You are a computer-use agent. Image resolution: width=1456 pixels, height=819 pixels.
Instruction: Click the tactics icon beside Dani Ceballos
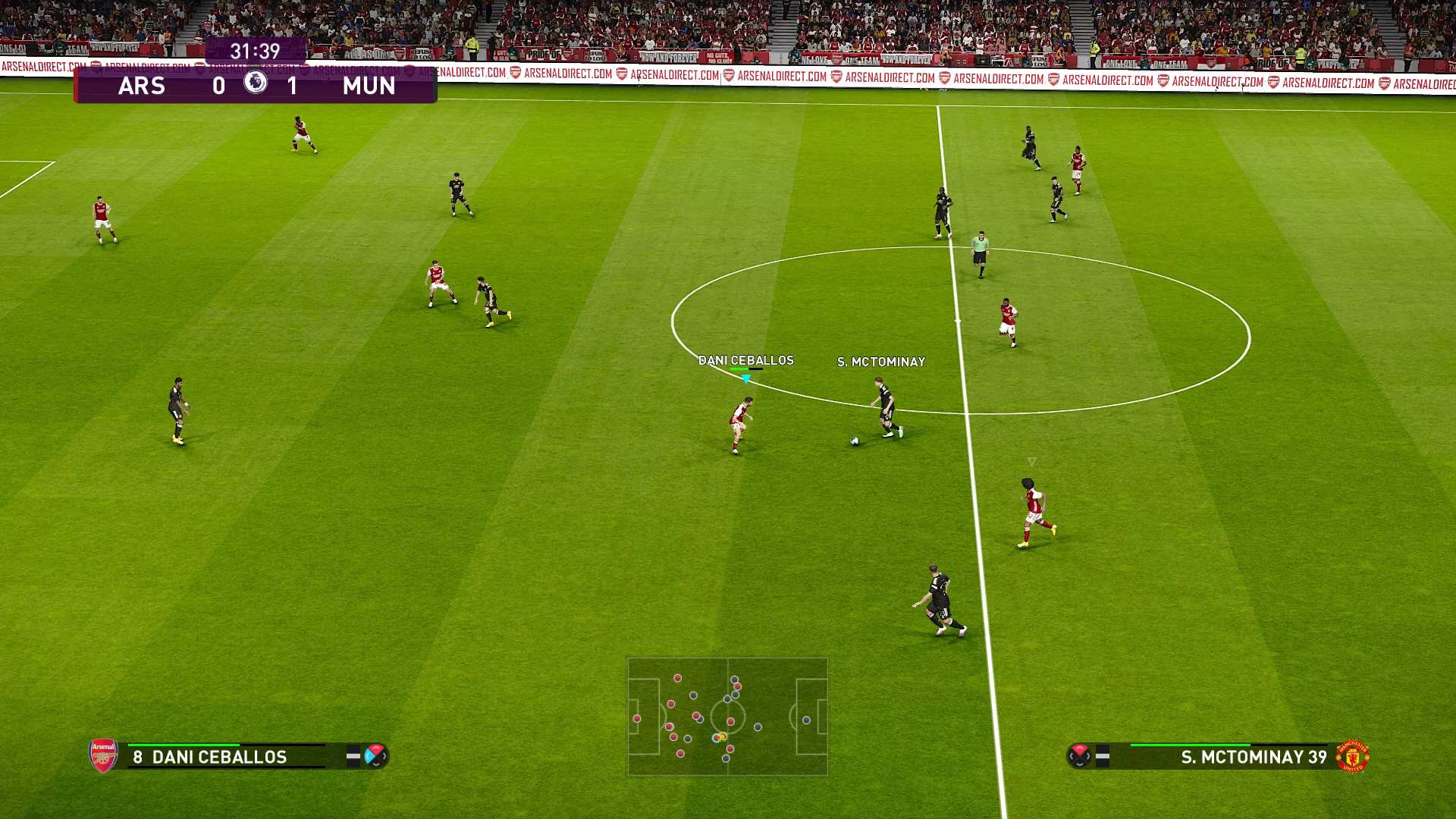(x=375, y=755)
